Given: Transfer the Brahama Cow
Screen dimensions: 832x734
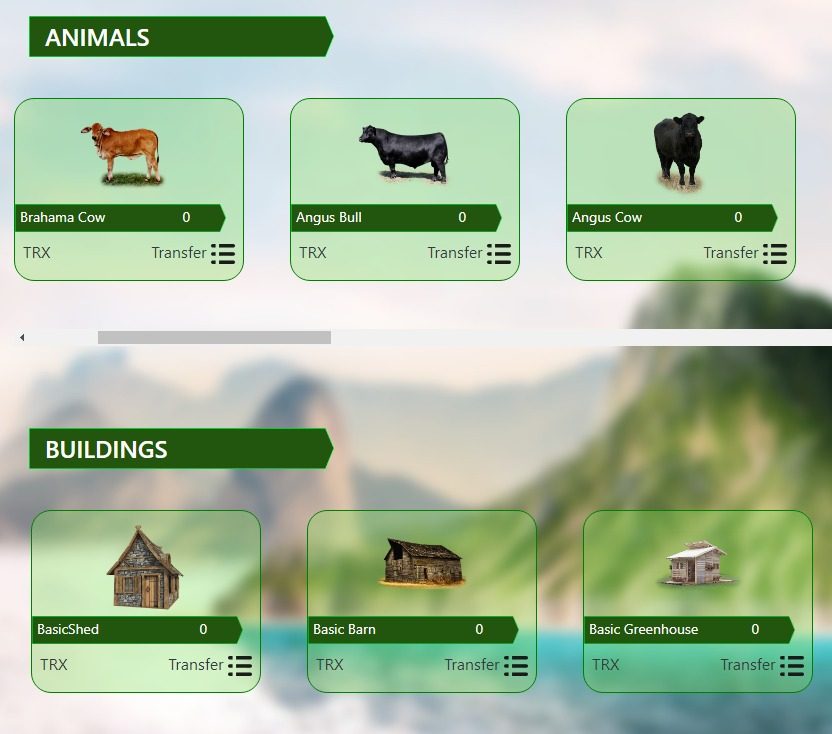Looking at the screenshot, I should (x=179, y=253).
